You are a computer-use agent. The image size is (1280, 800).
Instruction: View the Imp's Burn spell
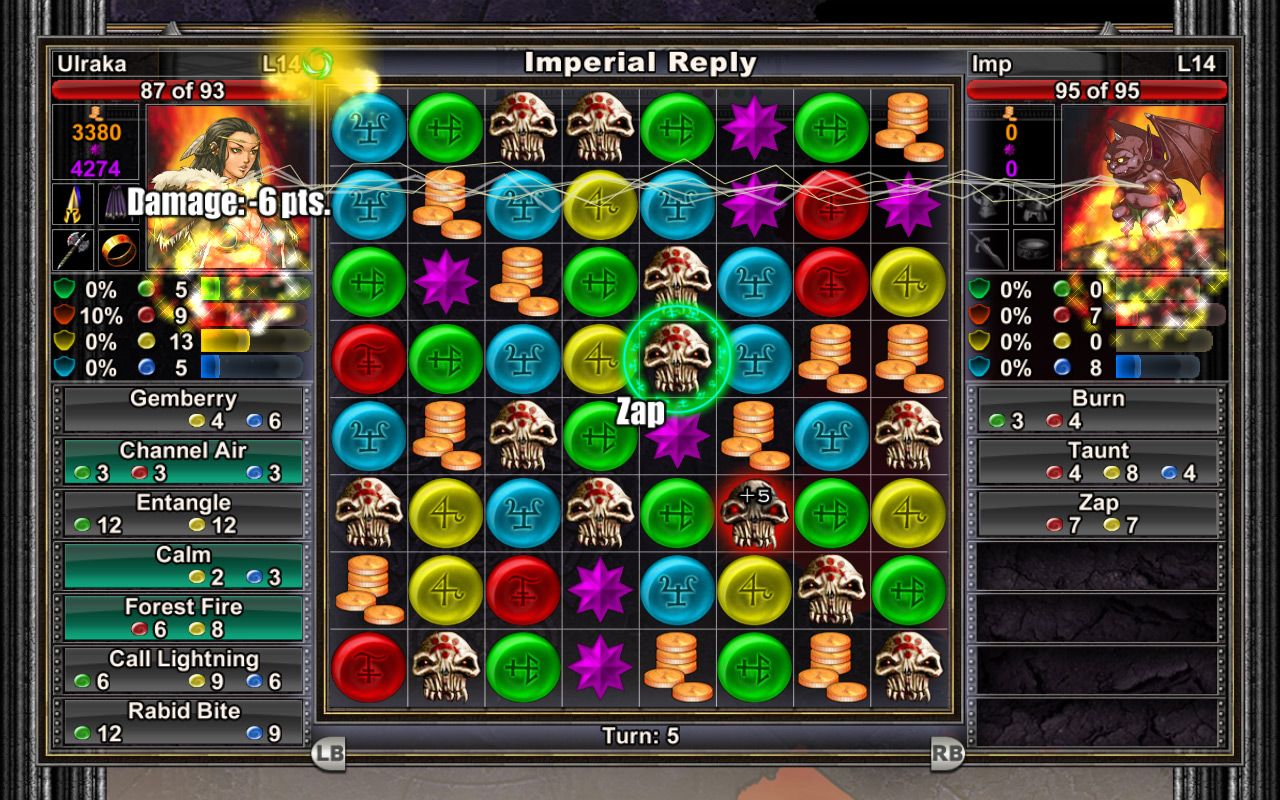tap(1097, 409)
